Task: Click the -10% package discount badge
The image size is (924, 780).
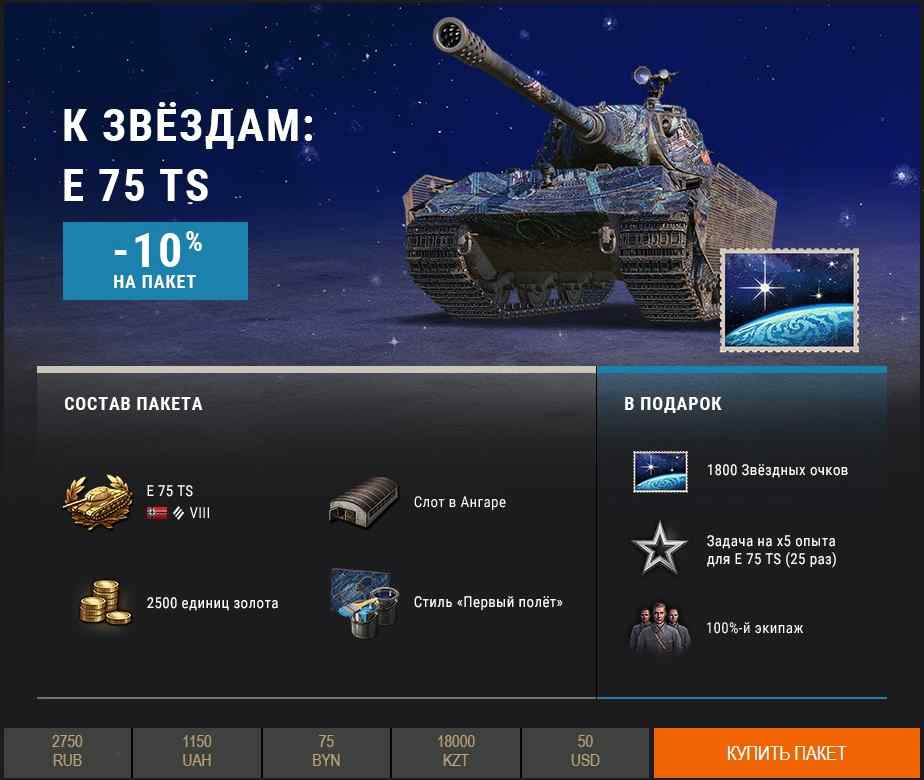Action: point(155,261)
